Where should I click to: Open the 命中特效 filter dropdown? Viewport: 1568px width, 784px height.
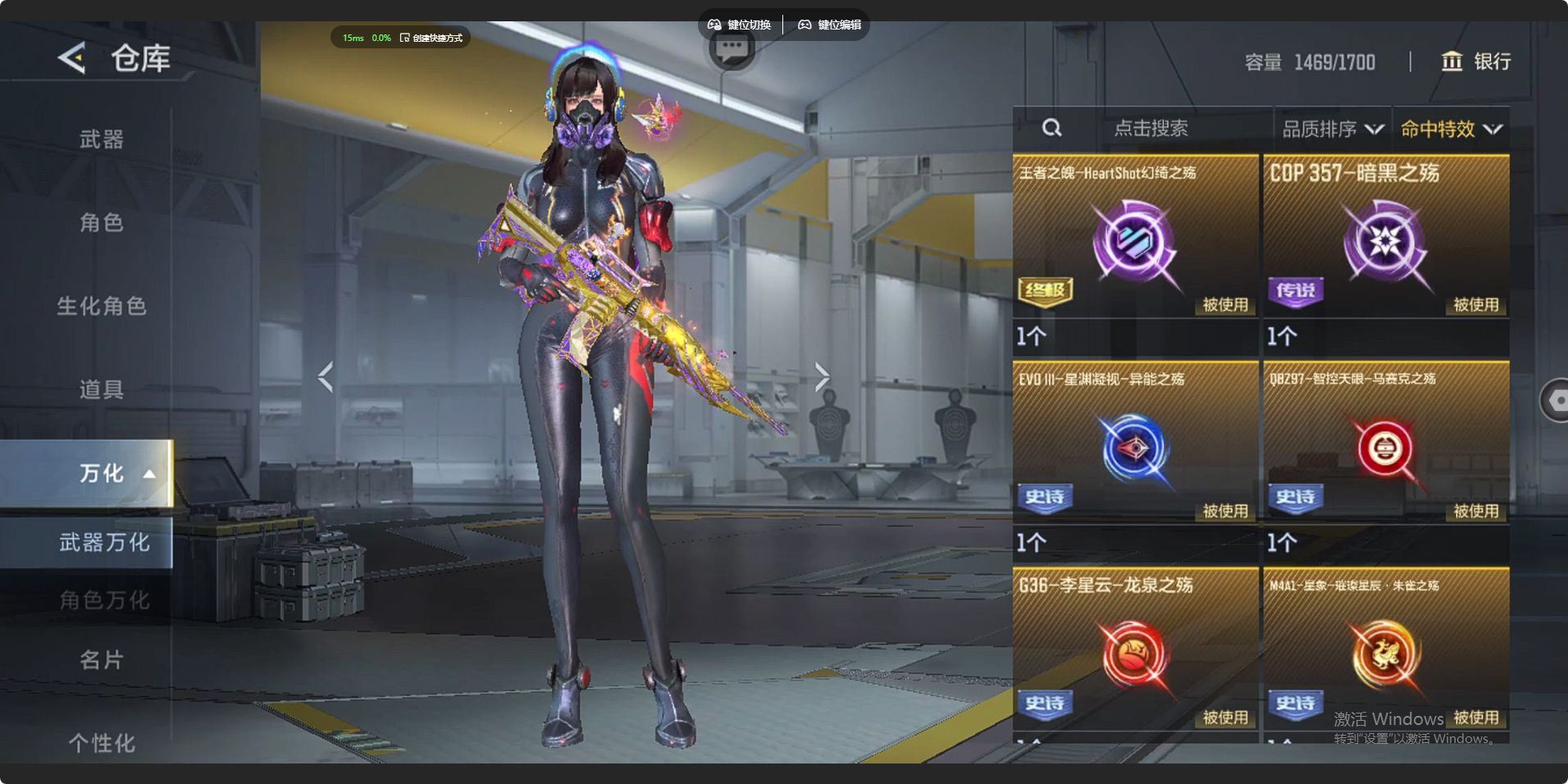tap(1451, 129)
